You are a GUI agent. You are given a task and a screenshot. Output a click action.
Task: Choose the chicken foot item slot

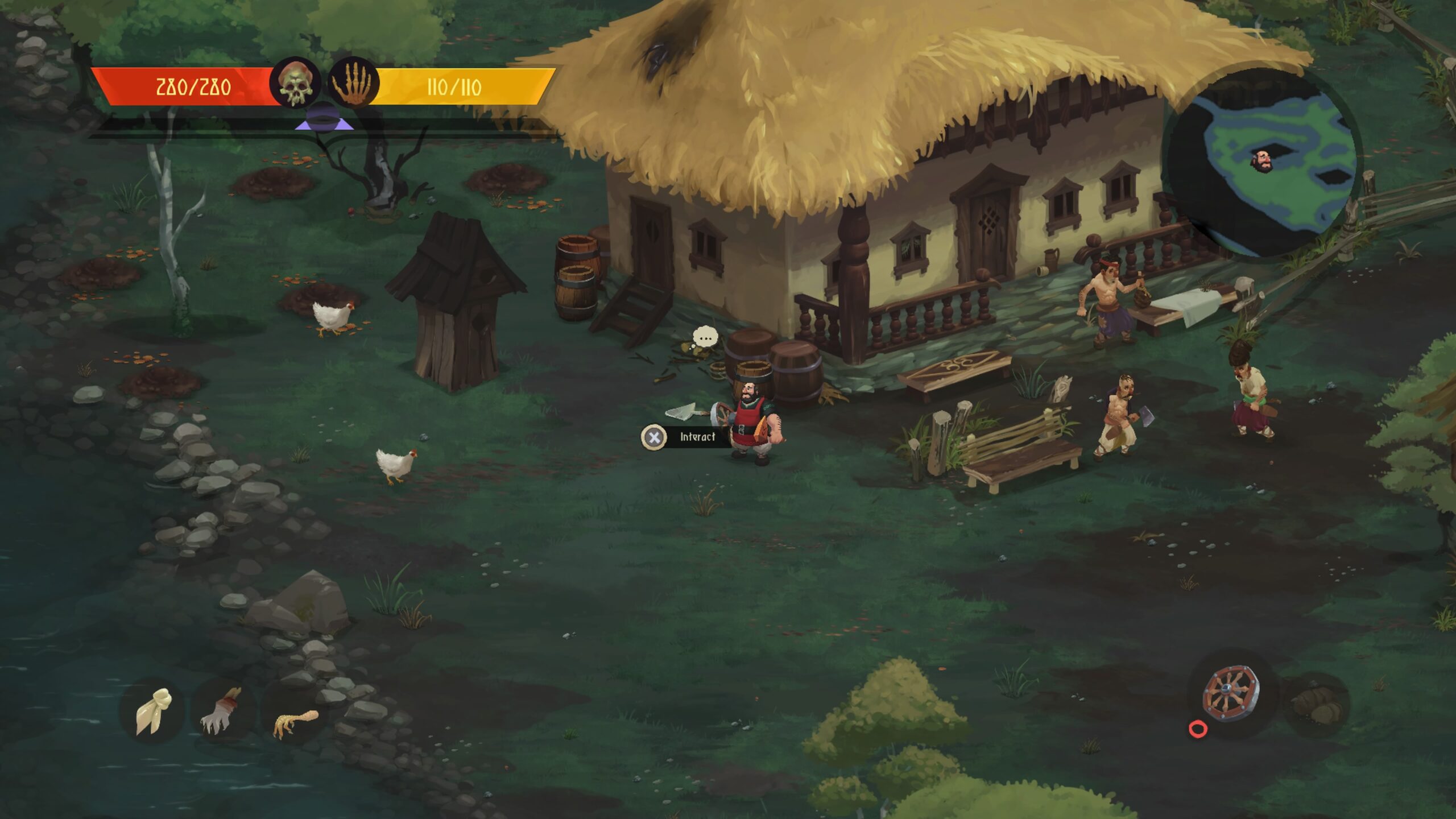pyautogui.click(x=293, y=720)
